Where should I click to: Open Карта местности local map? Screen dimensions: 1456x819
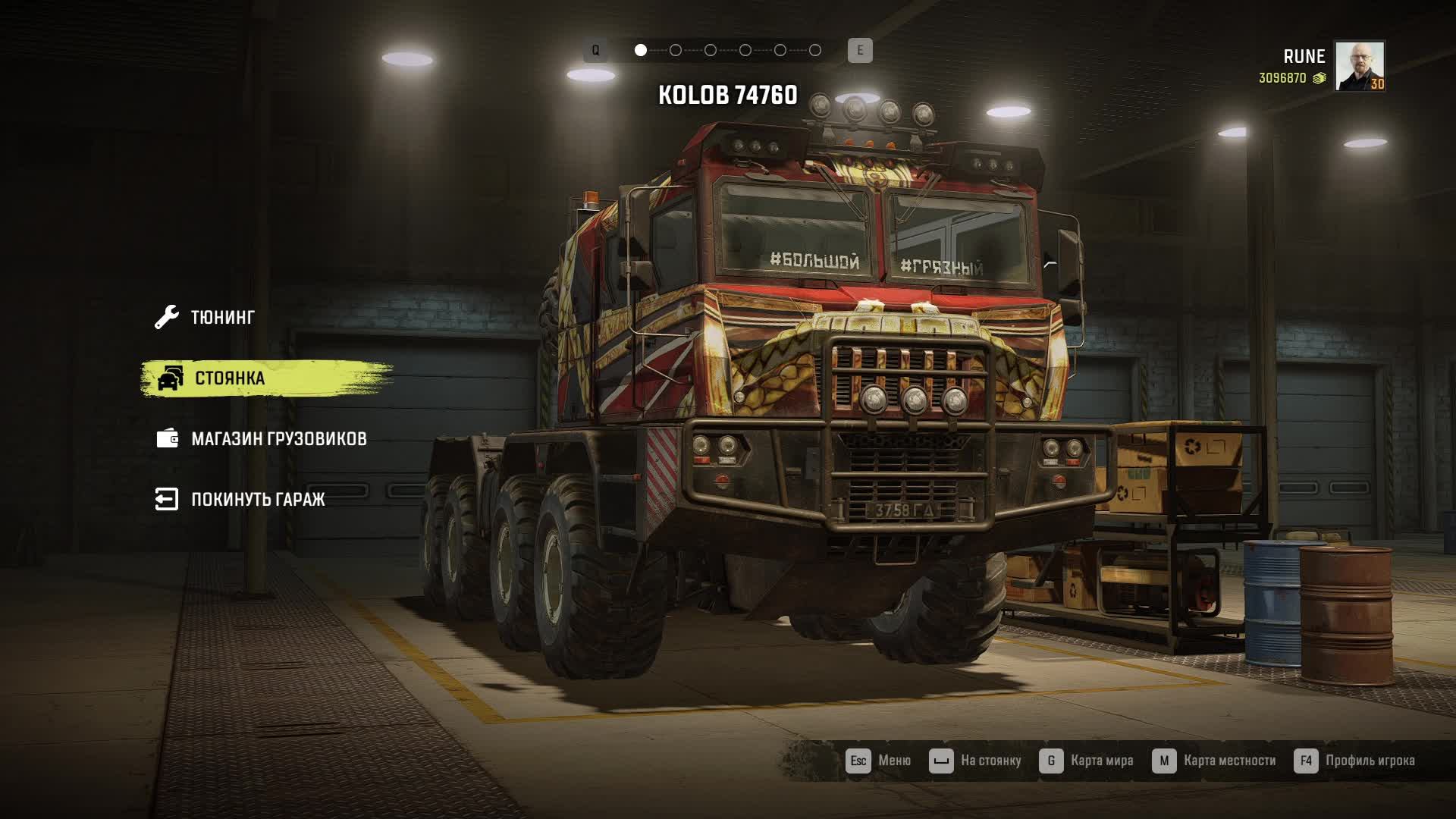(1214, 761)
